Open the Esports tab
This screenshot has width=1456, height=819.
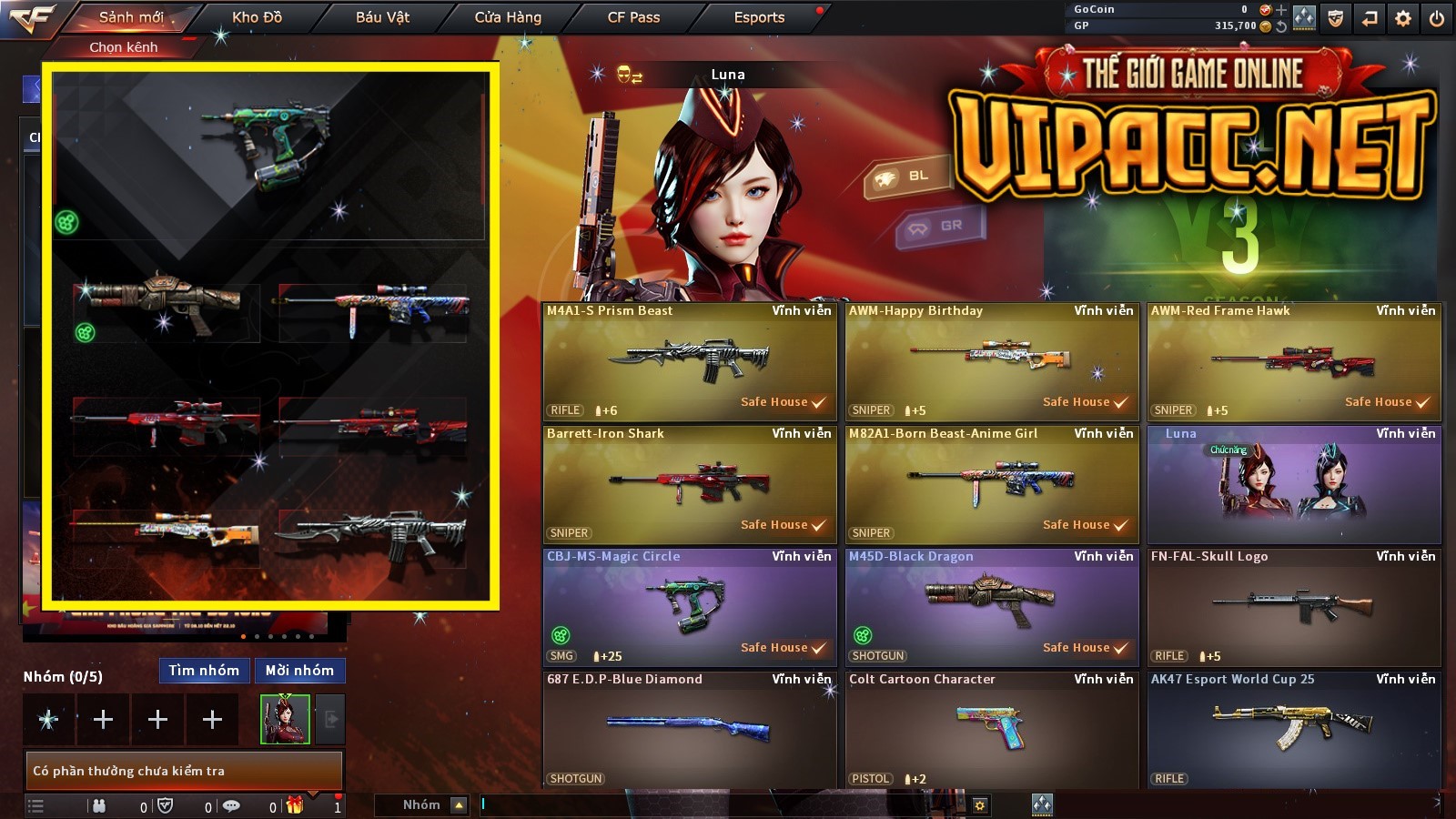click(x=759, y=17)
